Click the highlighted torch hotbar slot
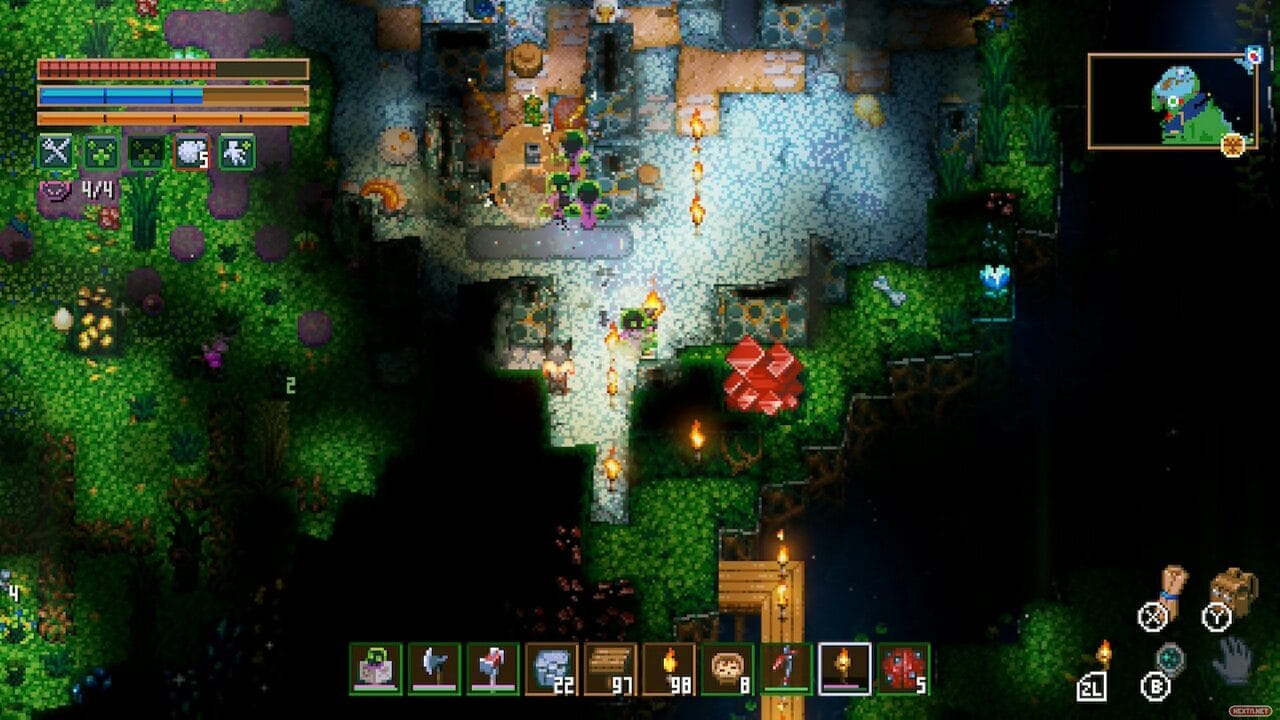The height and width of the screenshot is (720, 1280). click(844, 668)
